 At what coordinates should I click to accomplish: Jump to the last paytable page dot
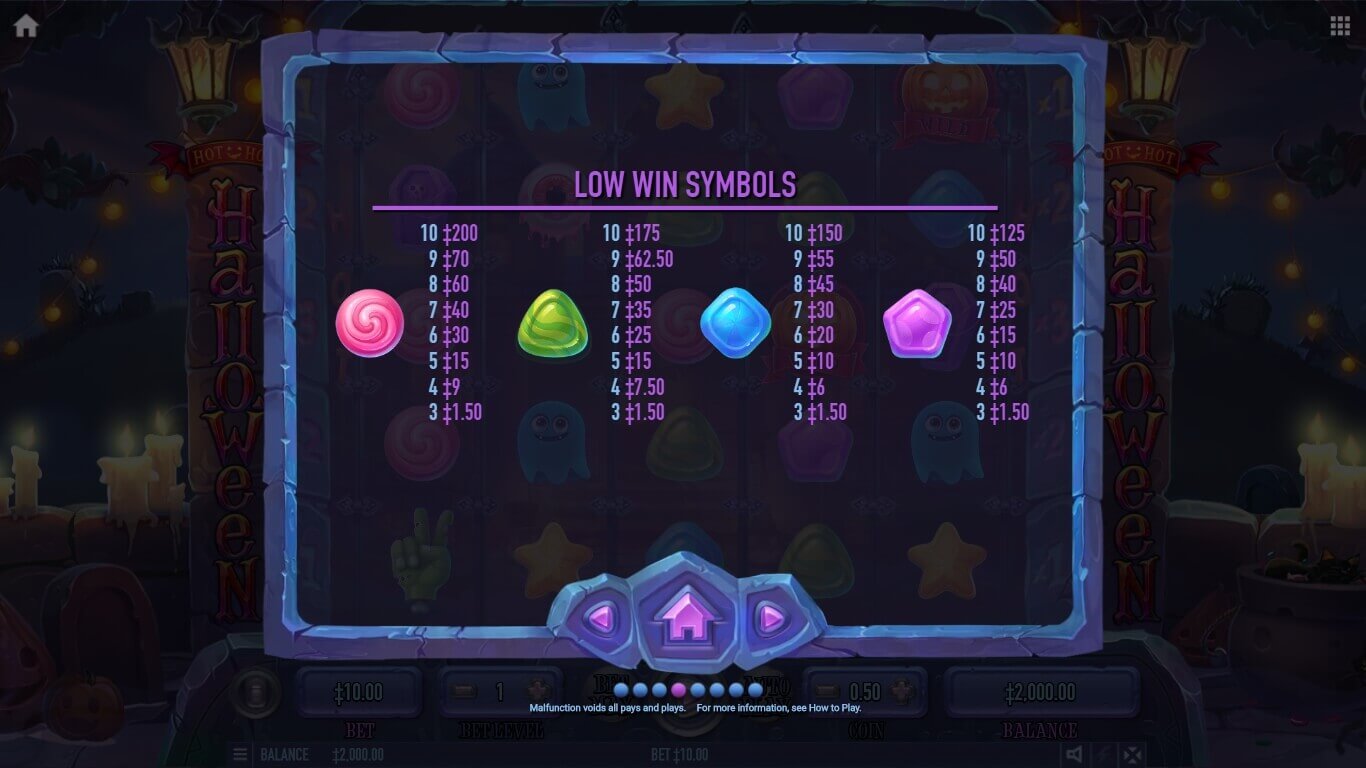755,689
